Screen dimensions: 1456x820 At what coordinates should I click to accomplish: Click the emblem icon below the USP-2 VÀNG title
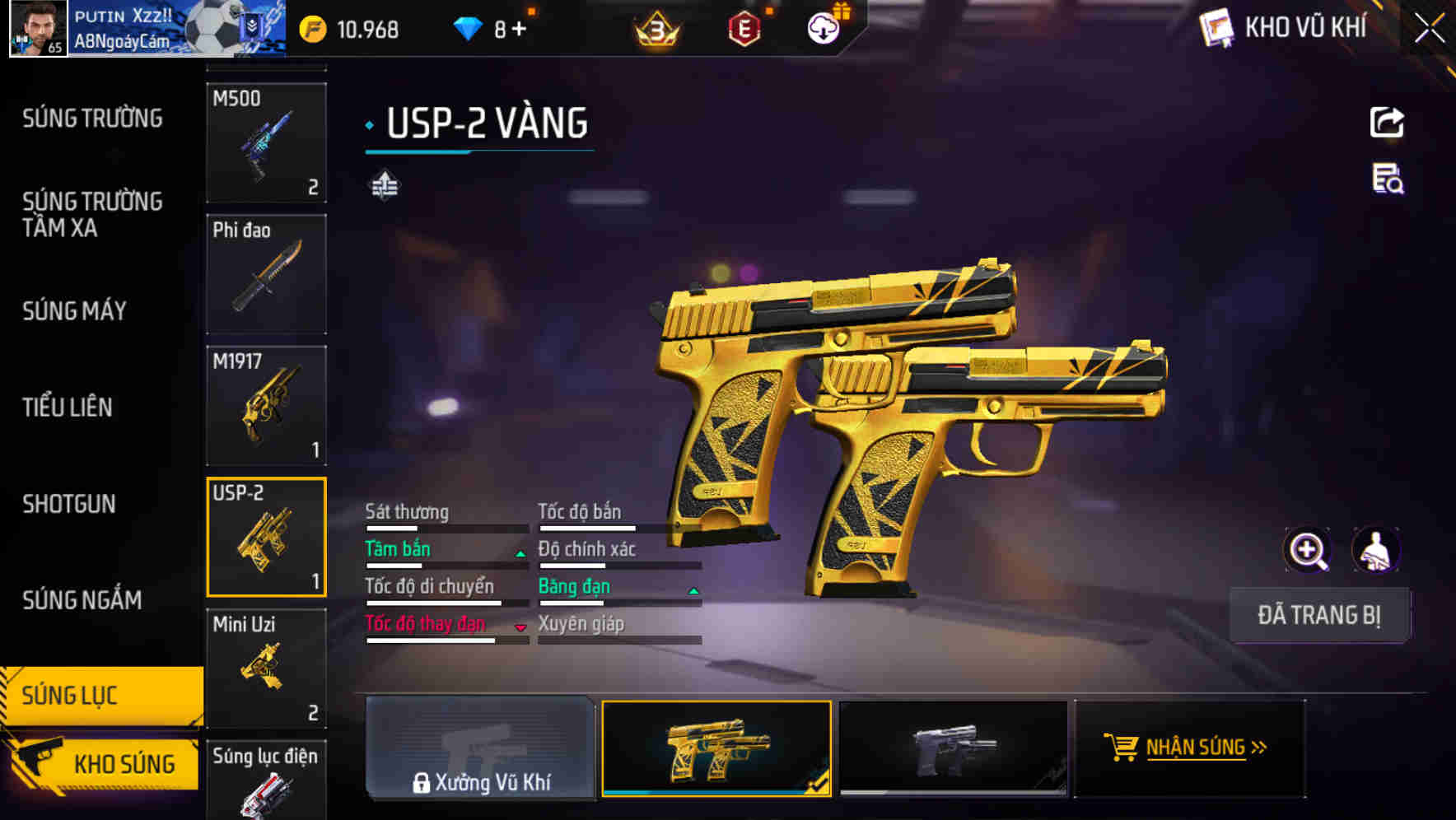point(385,185)
